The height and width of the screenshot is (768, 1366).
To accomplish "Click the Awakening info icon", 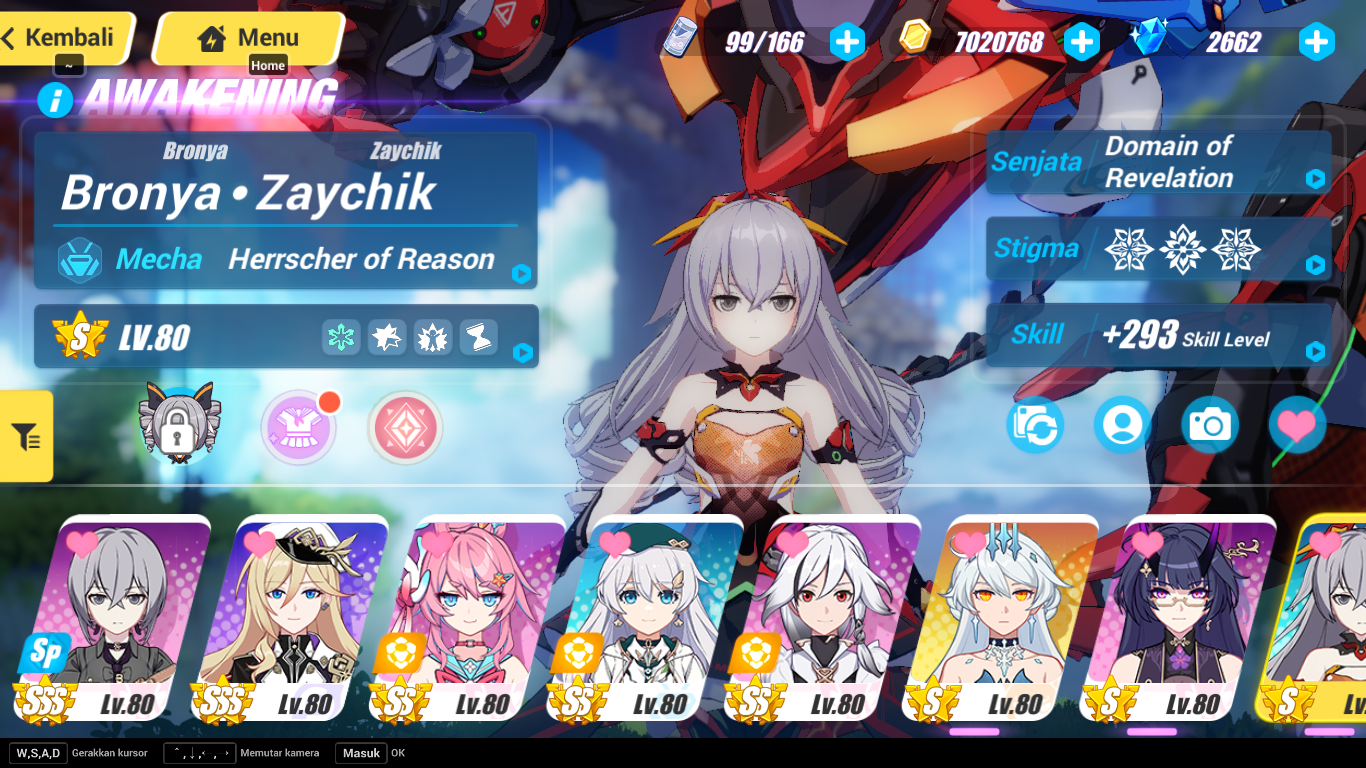I will click(56, 100).
